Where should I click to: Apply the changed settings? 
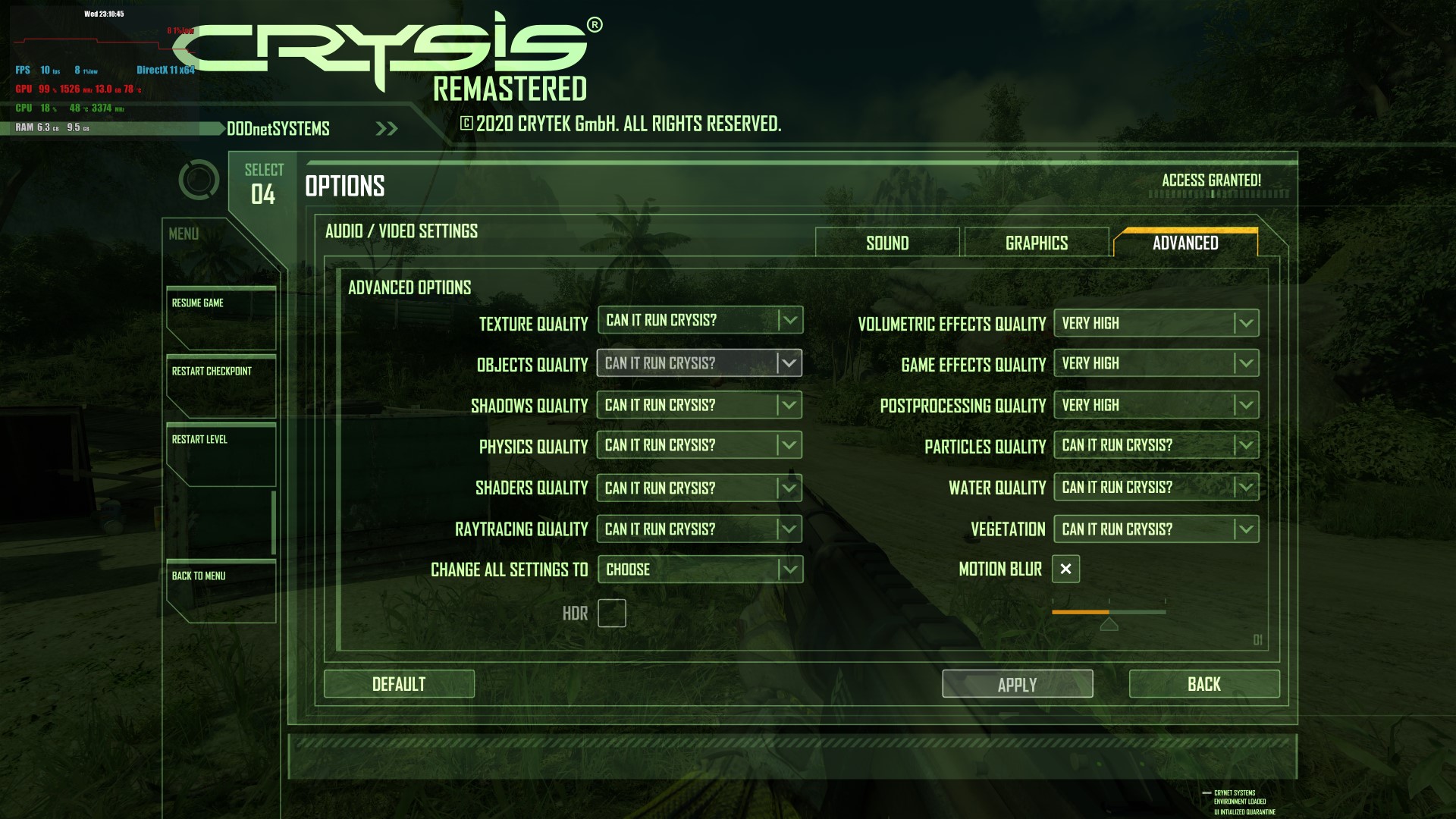click(x=1017, y=684)
